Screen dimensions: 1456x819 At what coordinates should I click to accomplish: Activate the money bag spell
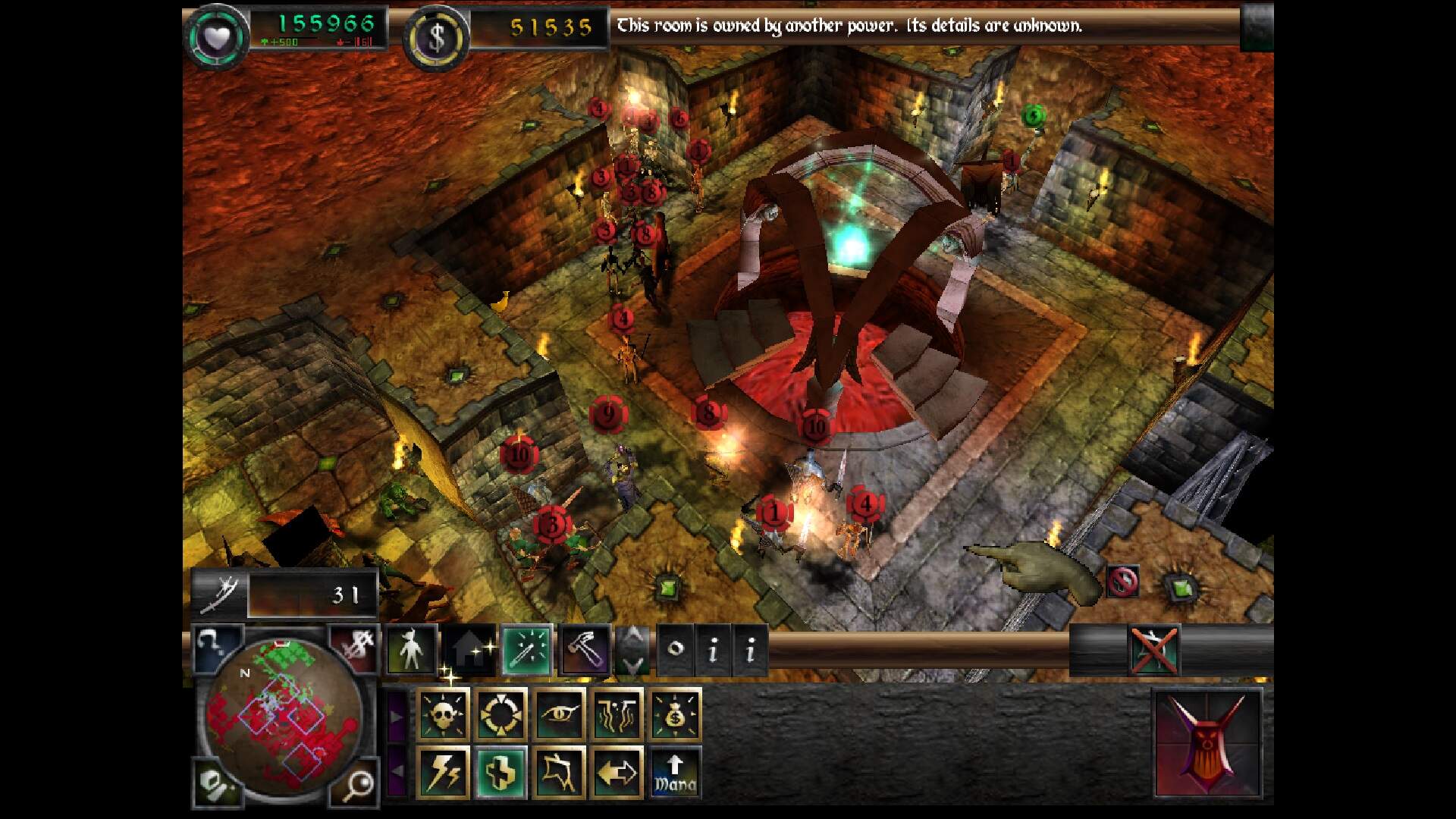[x=675, y=714]
